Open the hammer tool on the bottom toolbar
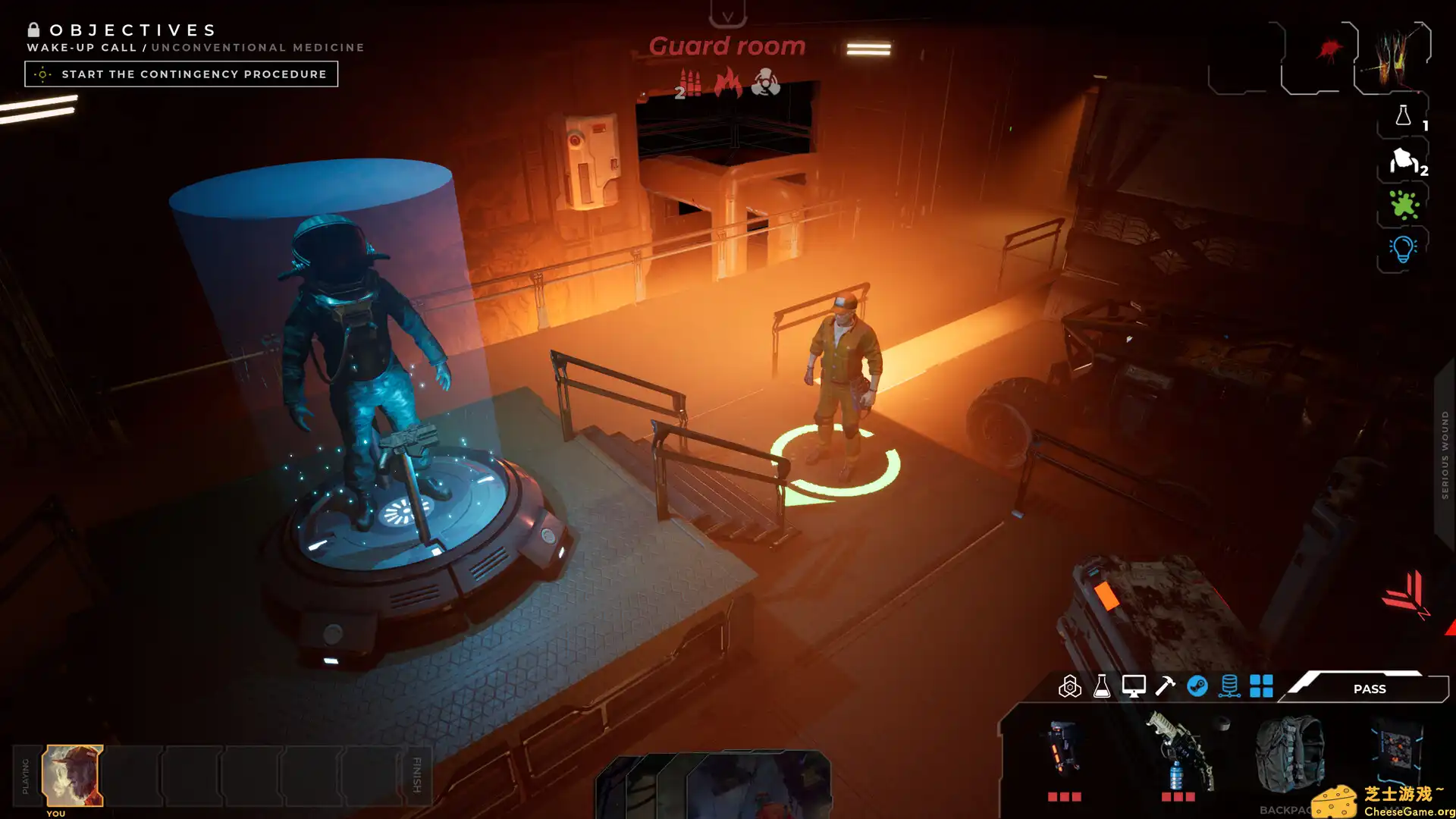The height and width of the screenshot is (819, 1456). [1165, 688]
